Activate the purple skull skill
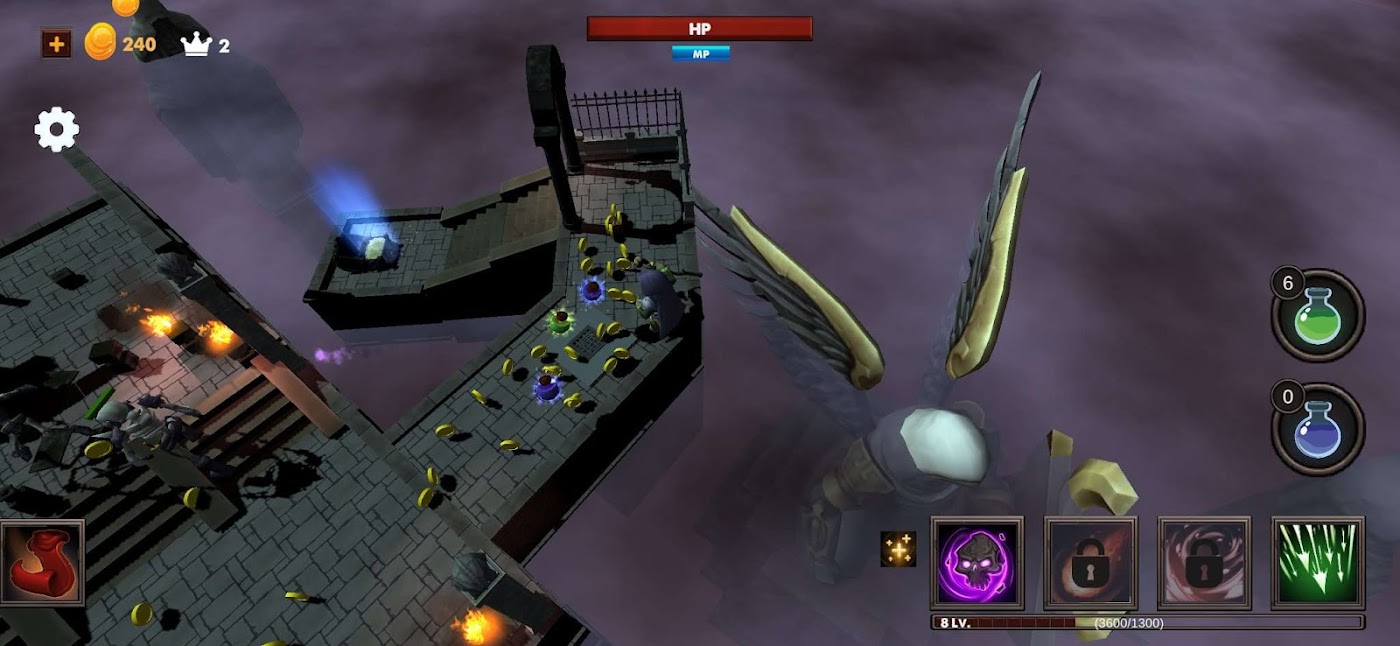1400x646 pixels. pyautogui.click(x=977, y=563)
